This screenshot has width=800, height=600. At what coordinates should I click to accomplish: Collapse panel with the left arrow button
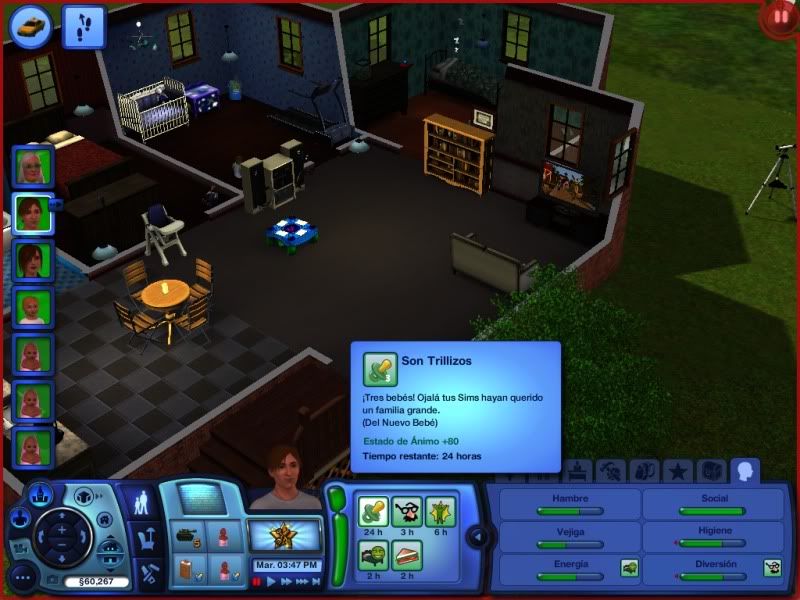point(478,537)
